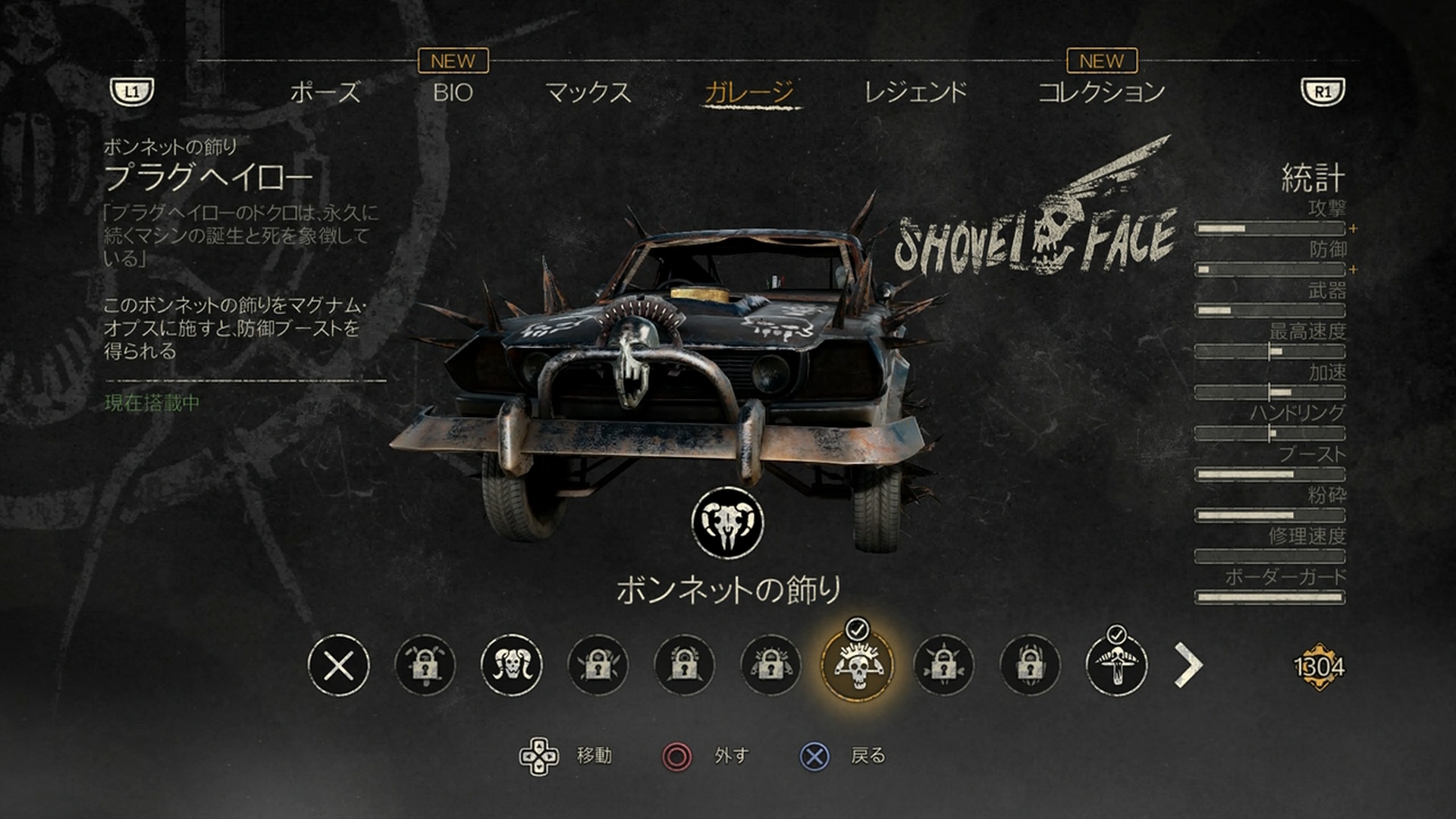Click the ボンネットの飾り category skull icon
The image size is (1456, 819).
tap(727, 522)
